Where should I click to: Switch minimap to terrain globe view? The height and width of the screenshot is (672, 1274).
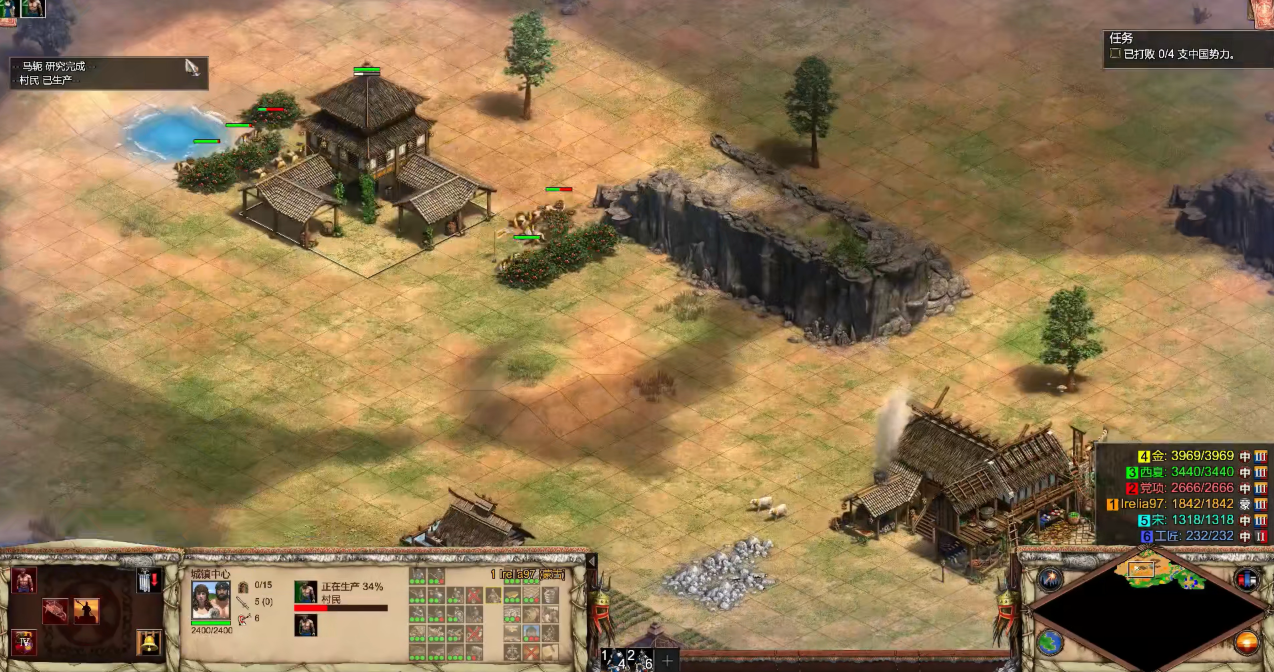pos(1050,643)
